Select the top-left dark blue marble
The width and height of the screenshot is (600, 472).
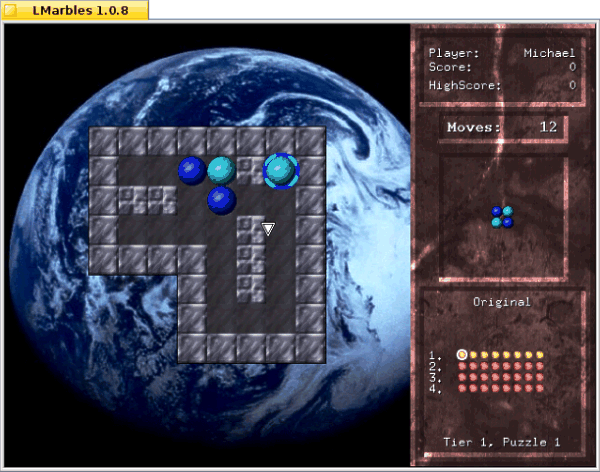pyautogui.click(x=192, y=170)
